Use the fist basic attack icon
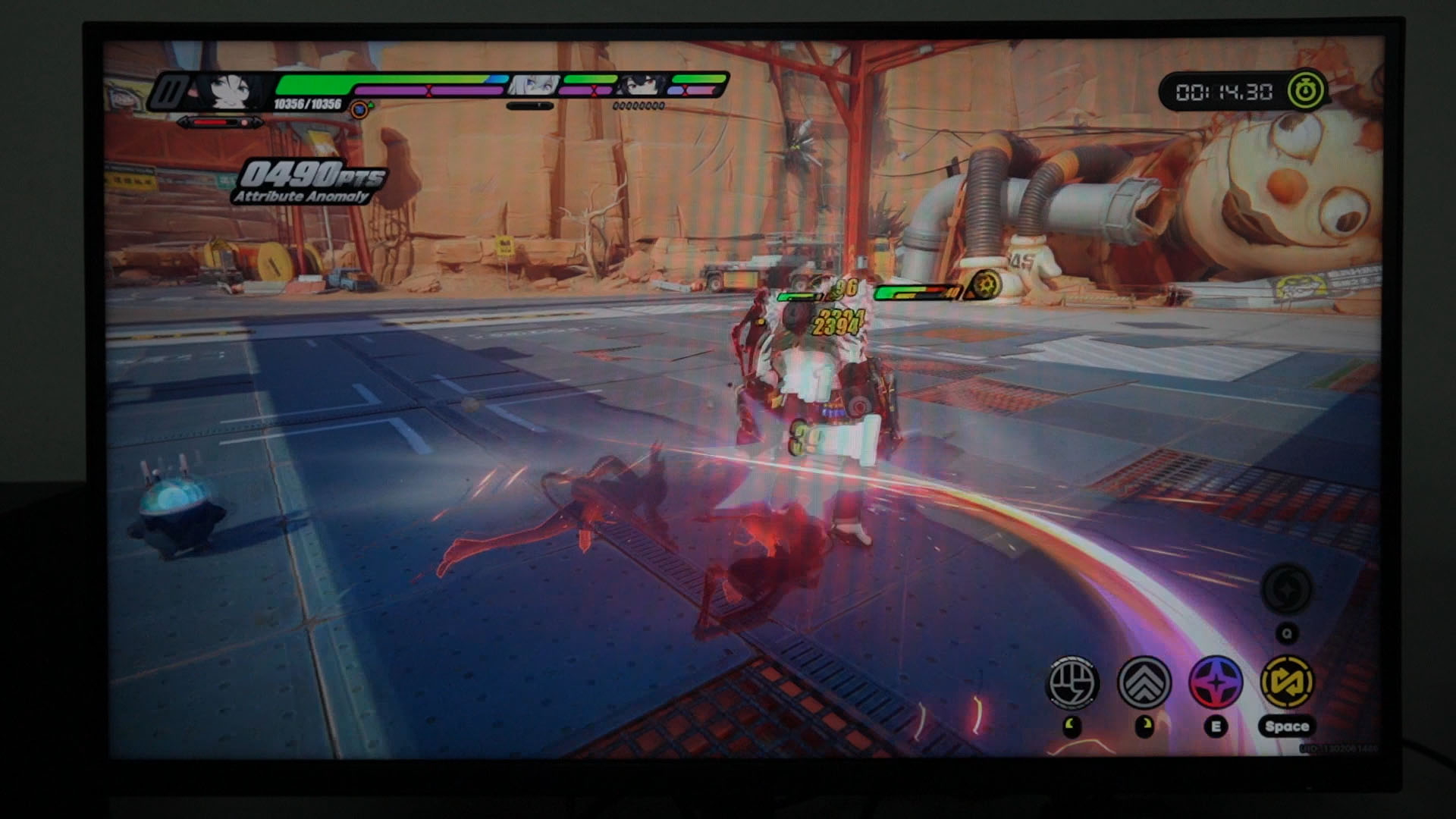The width and height of the screenshot is (1456, 819). tap(1073, 682)
